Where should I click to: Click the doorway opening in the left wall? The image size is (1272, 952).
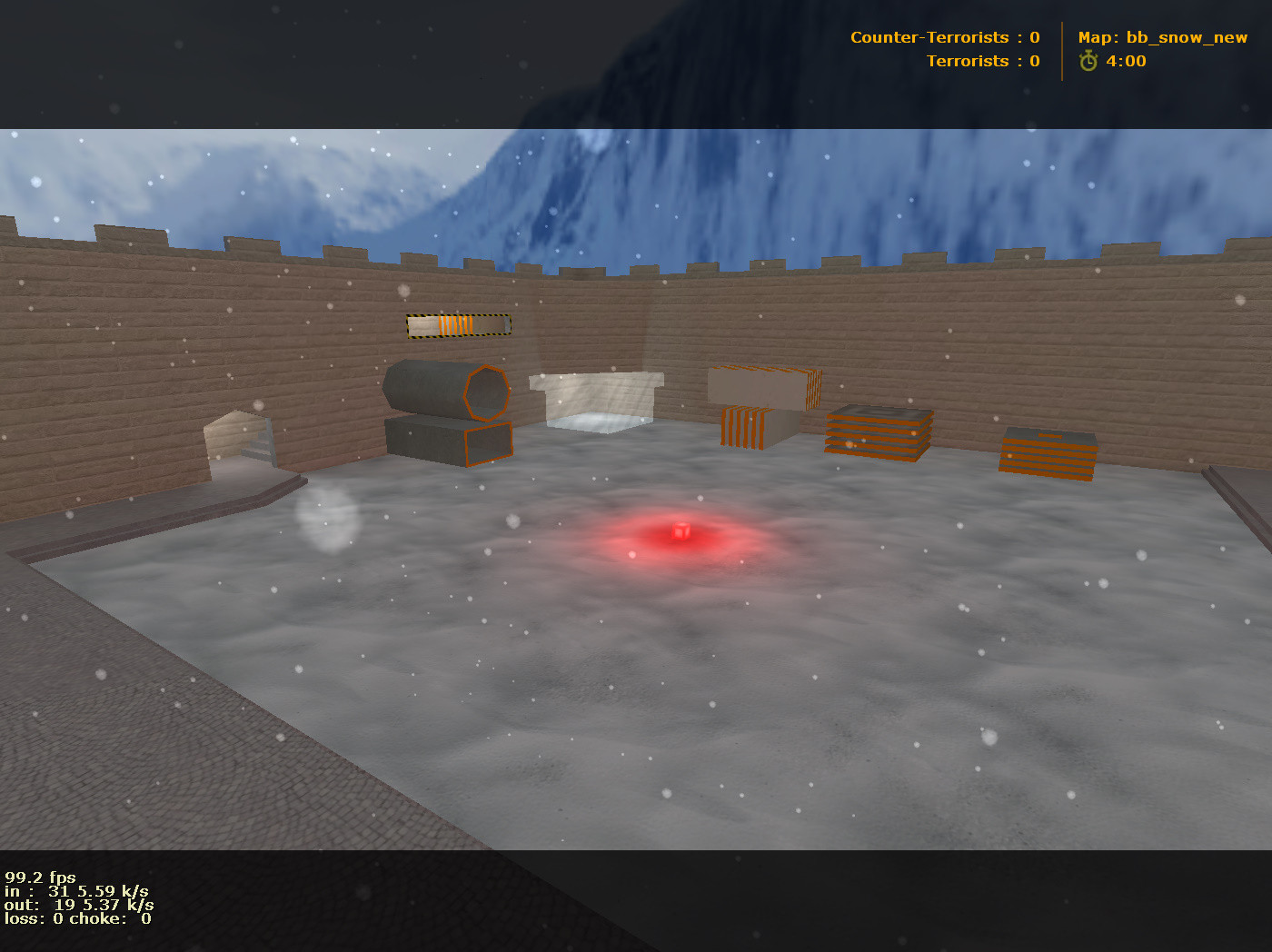pyautogui.click(x=241, y=441)
